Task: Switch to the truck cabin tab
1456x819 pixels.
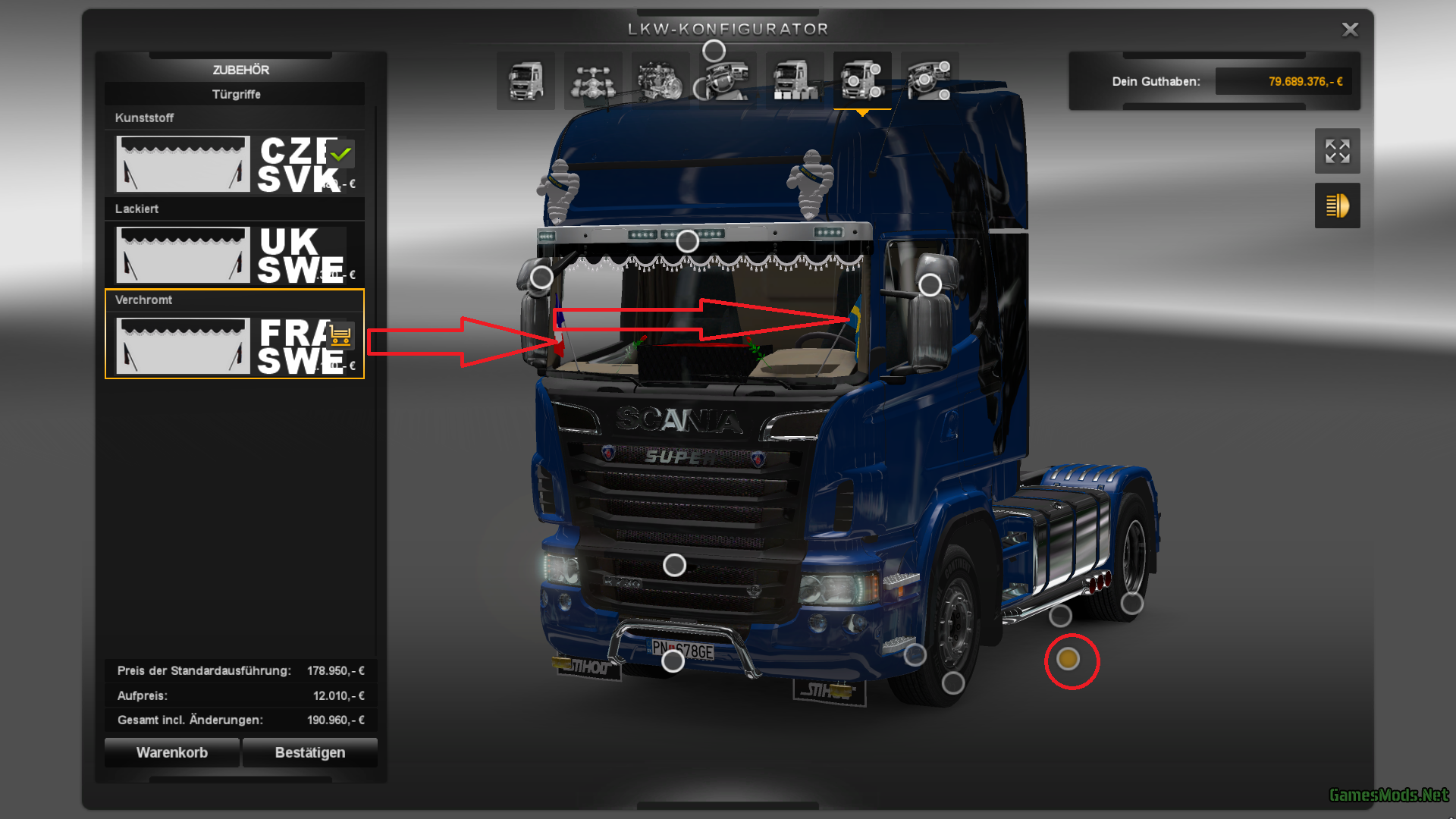Action: [x=526, y=81]
